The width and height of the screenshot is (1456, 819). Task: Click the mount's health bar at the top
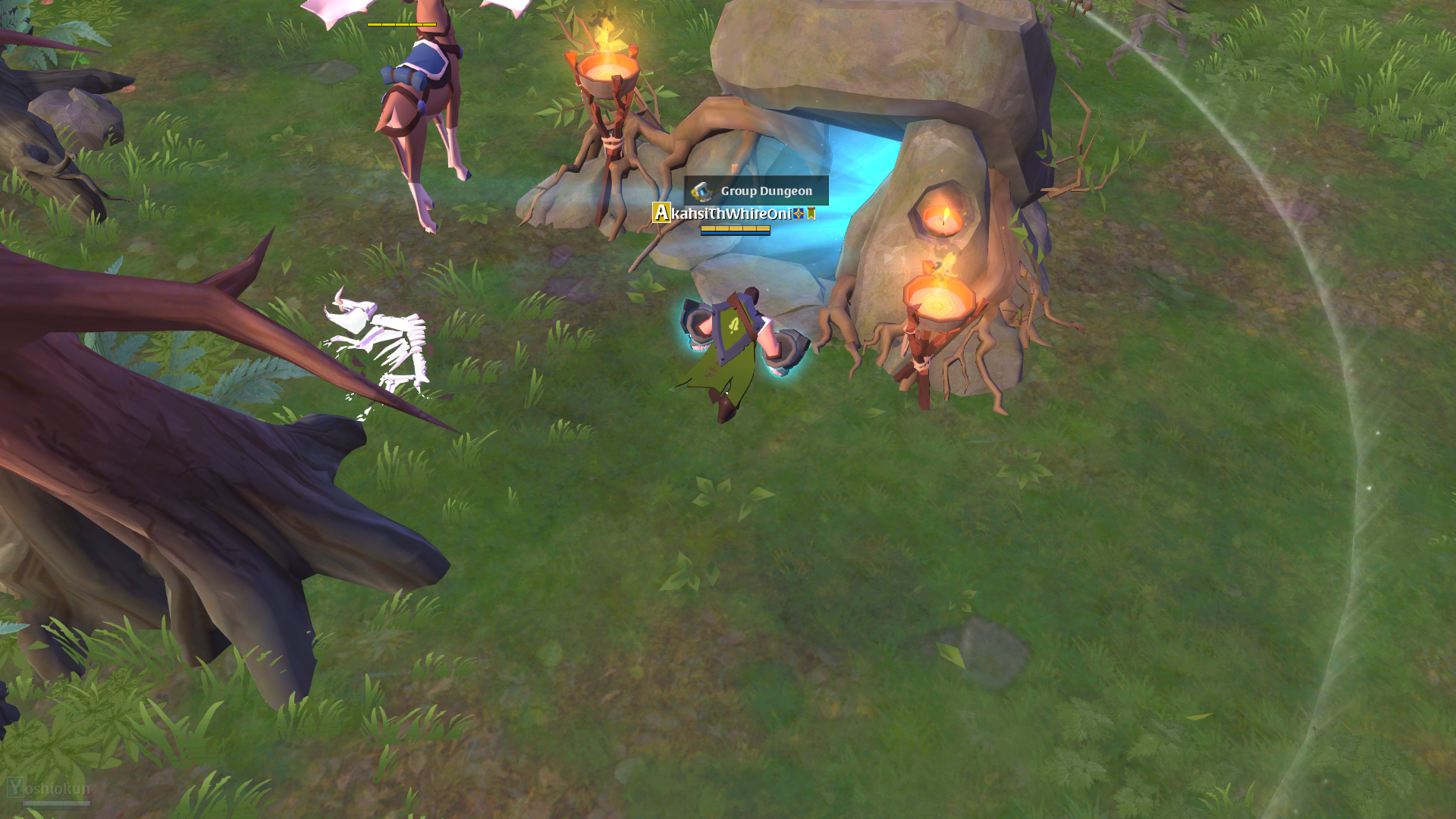coord(402,24)
